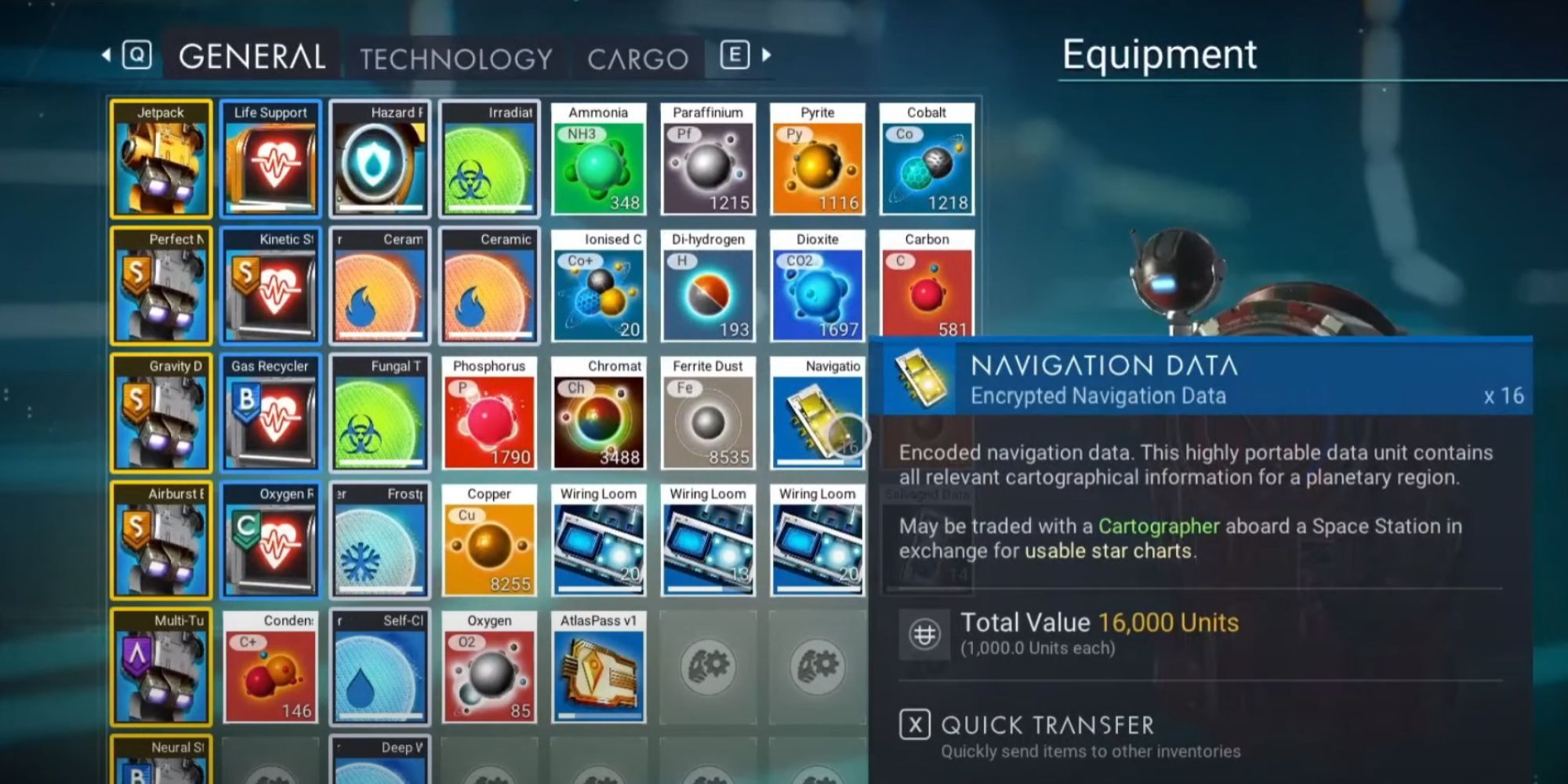Click a Wiring Loom component
Screen dimensions: 1568x784
598,541
